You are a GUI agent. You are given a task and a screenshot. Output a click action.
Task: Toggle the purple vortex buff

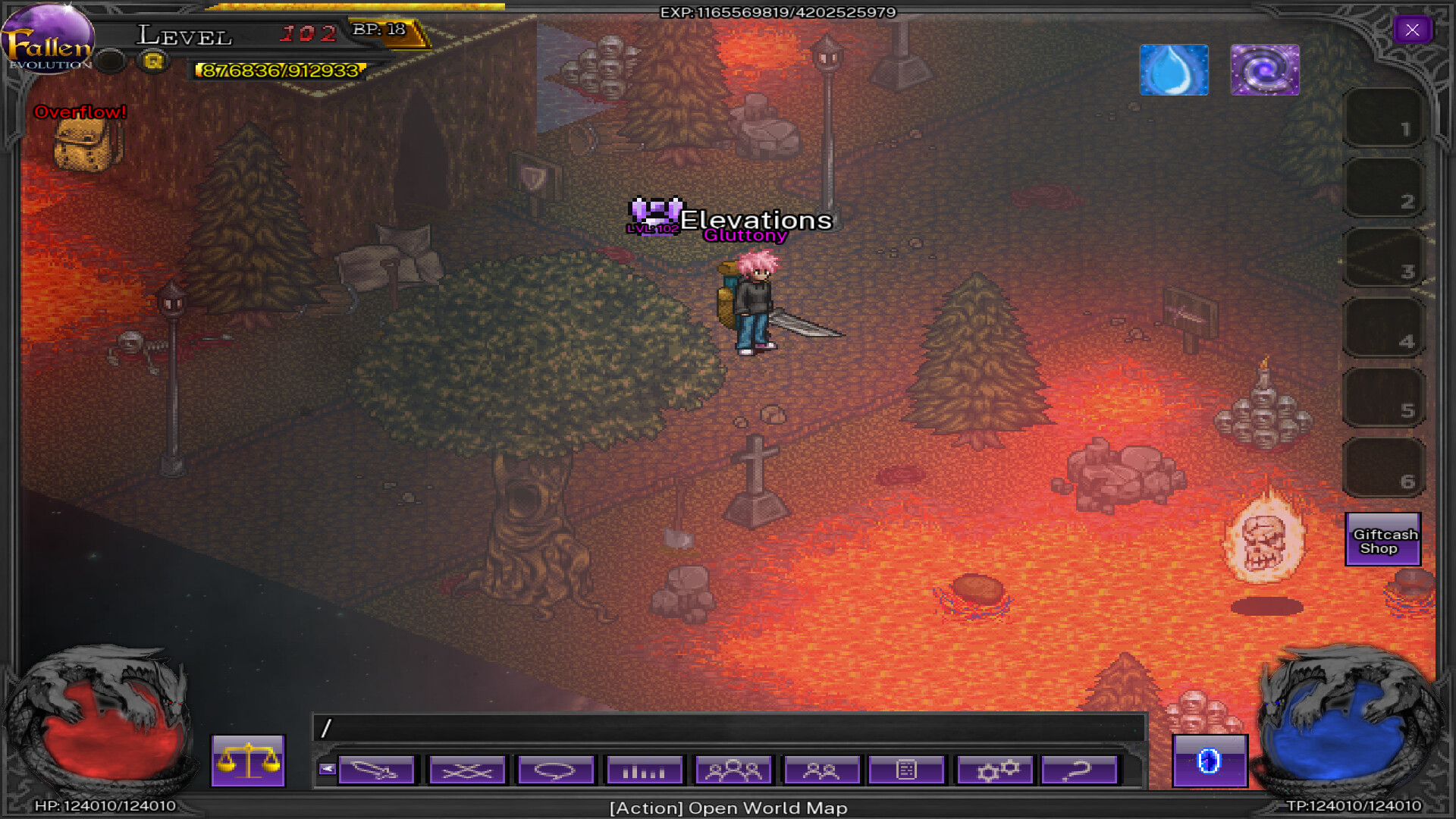coord(1265,71)
